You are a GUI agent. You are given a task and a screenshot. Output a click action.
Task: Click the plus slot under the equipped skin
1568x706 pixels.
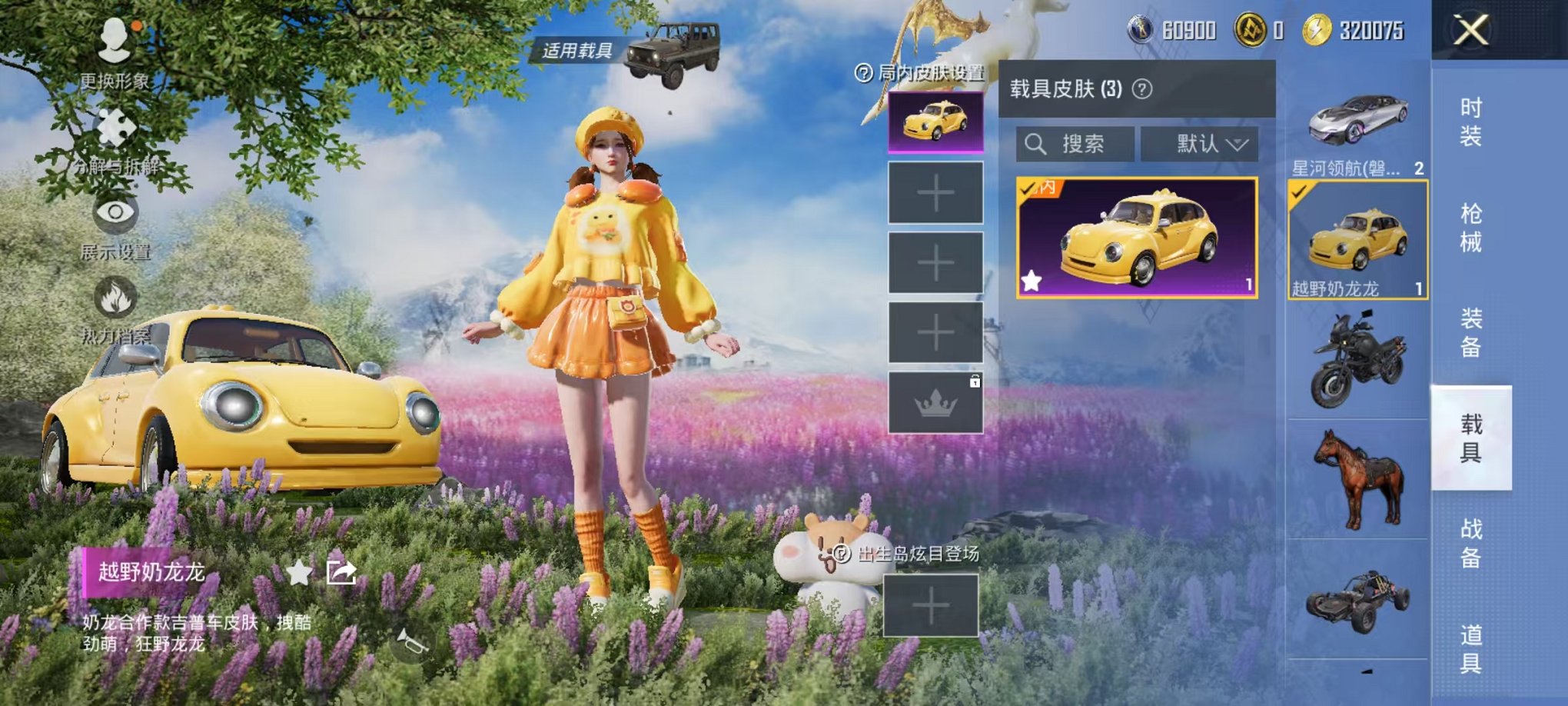(935, 192)
